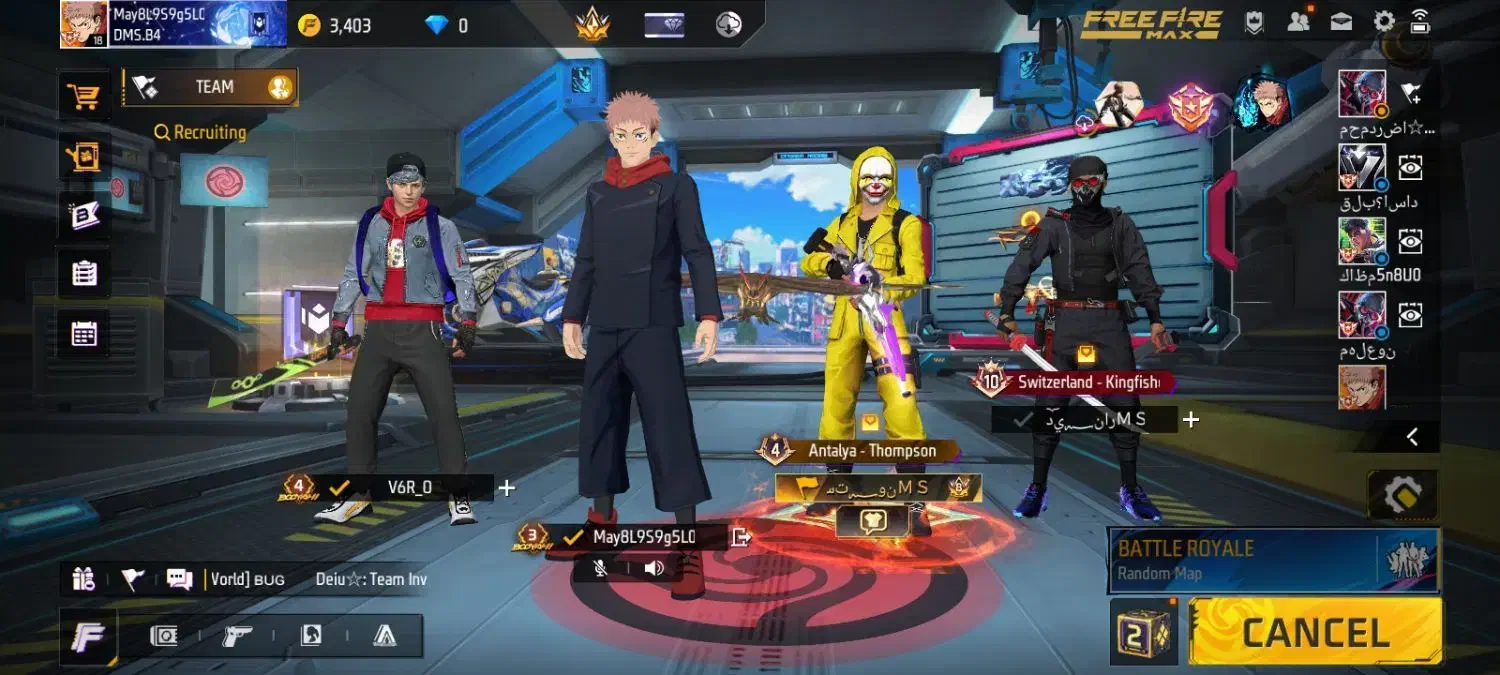Add friend V6R_0 with plus button
This screenshot has width=1500, height=675.
pyautogui.click(x=507, y=488)
